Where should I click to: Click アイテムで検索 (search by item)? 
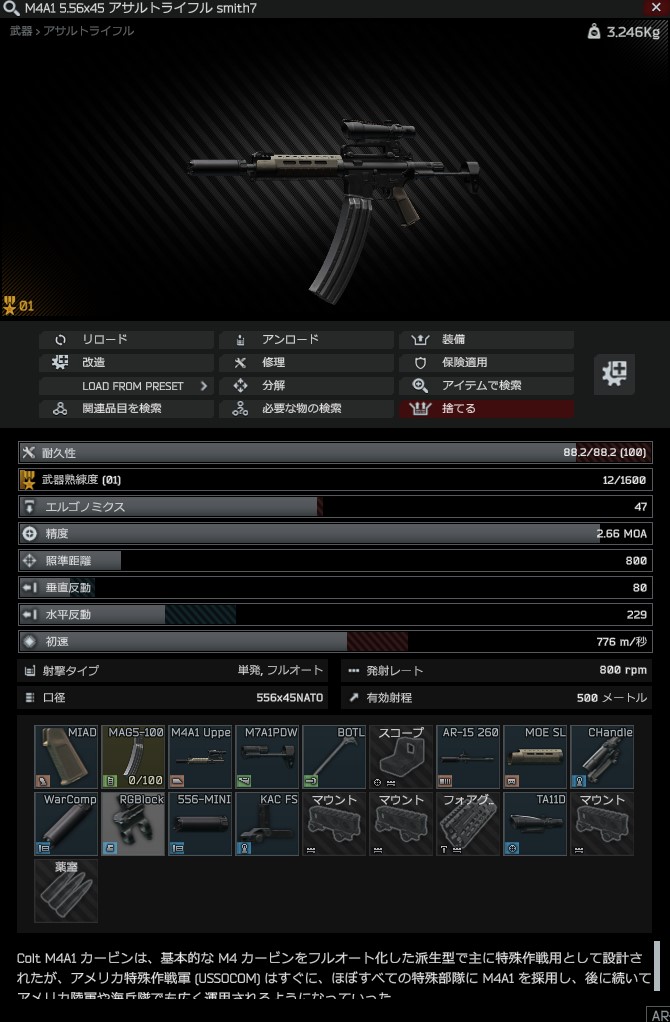coord(486,386)
